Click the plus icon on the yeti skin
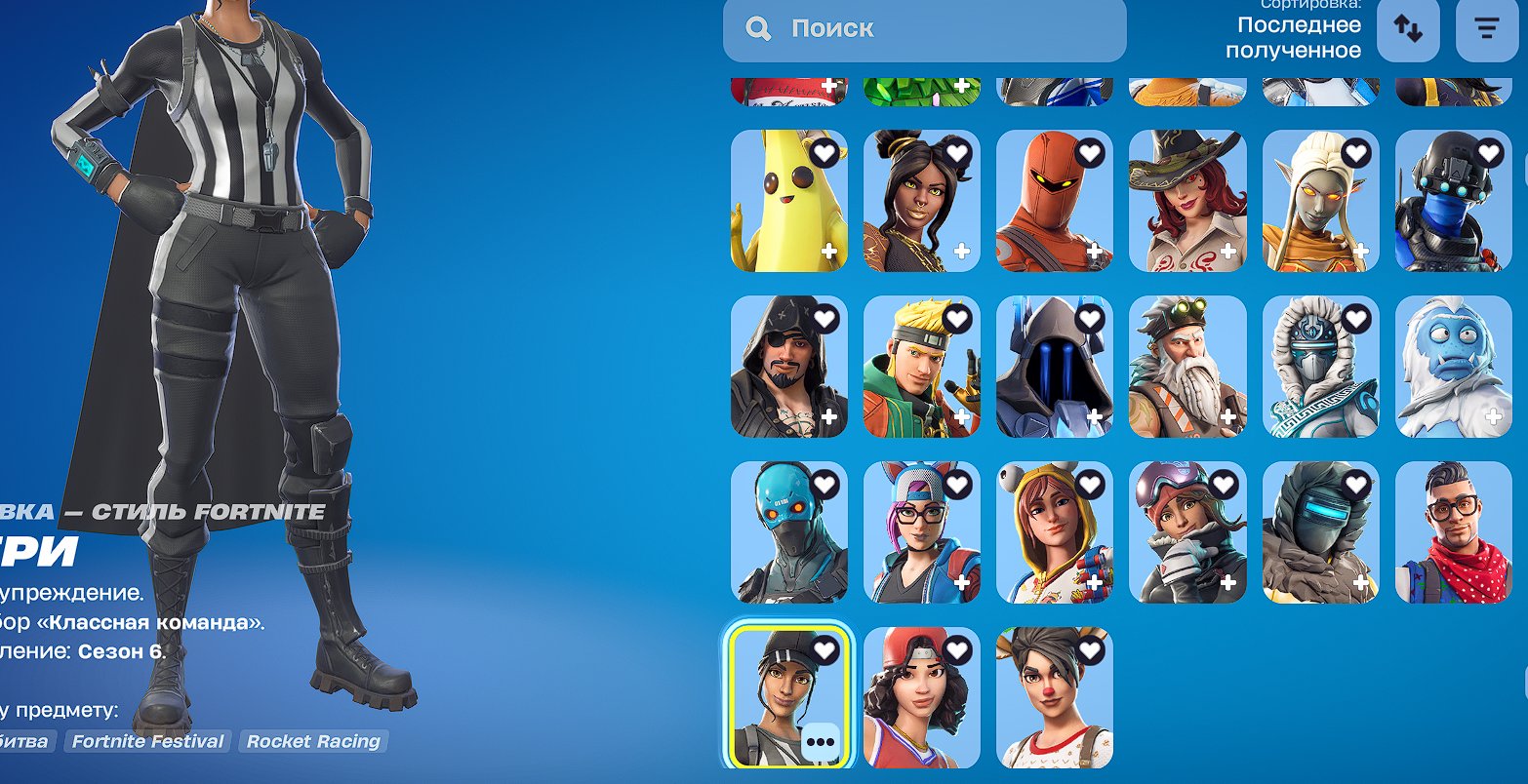The image size is (1528, 784). pyautogui.click(x=1494, y=416)
